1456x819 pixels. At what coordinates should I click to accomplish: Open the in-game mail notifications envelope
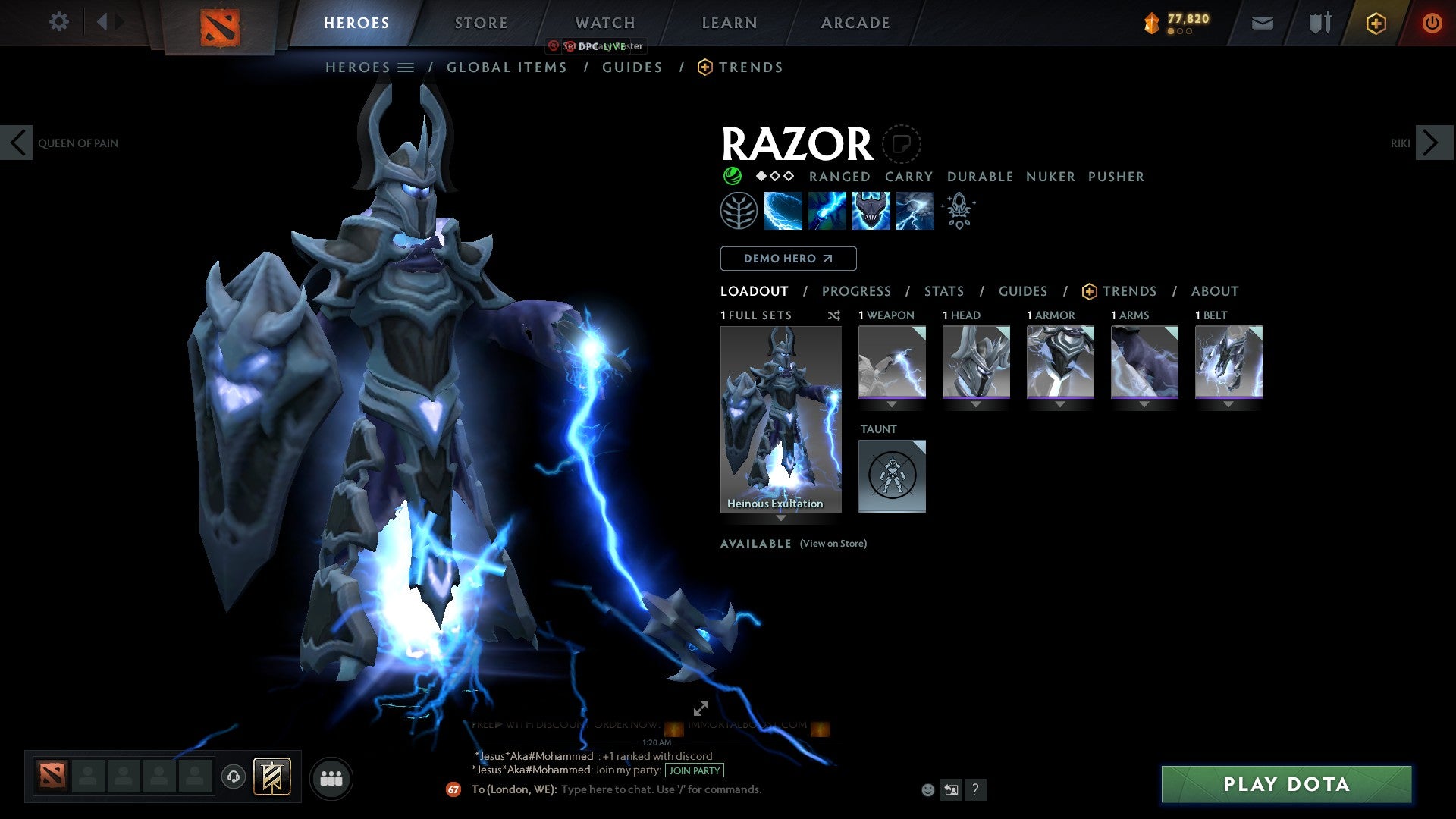[1262, 23]
